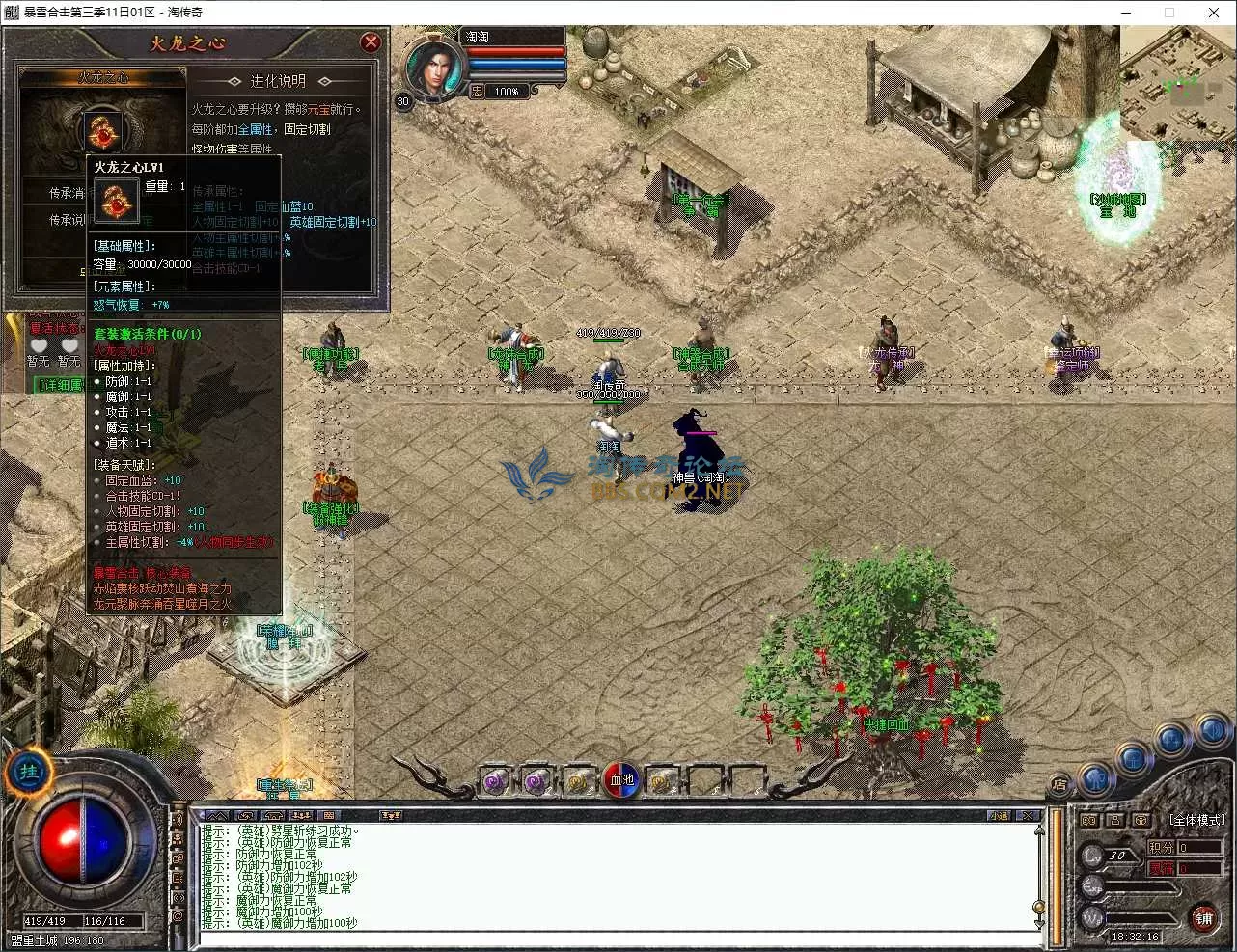Open the 店 shop button

[x=1059, y=785]
